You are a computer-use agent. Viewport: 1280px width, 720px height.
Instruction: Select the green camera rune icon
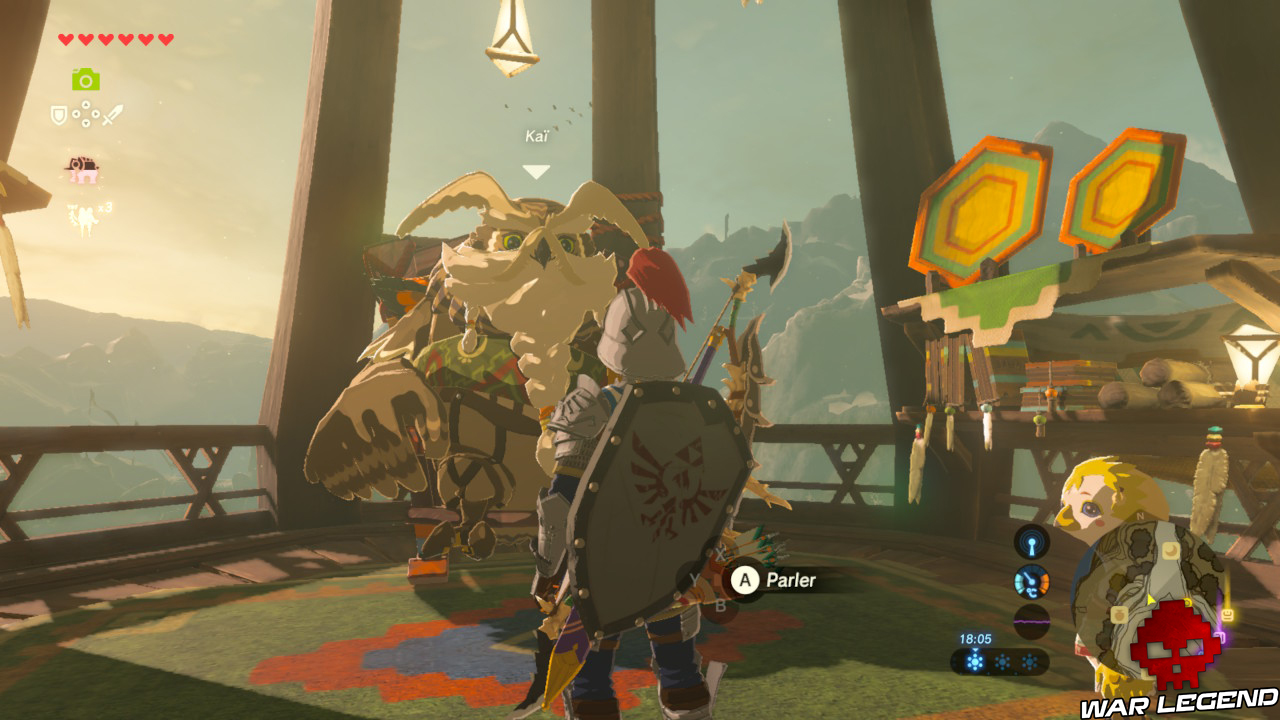pos(85,79)
